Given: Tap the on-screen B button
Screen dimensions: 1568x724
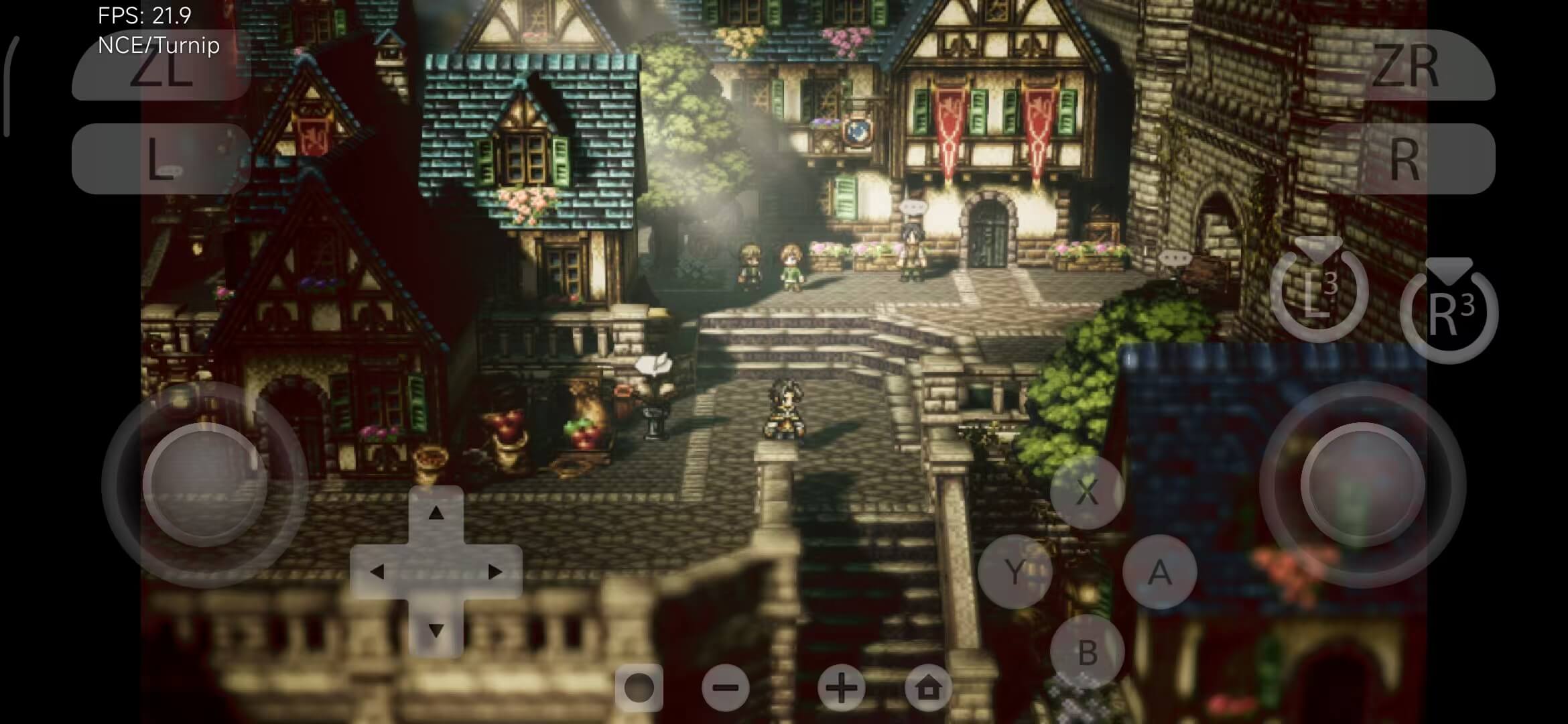Looking at the screenshot, I should (x=1087, y=652).
